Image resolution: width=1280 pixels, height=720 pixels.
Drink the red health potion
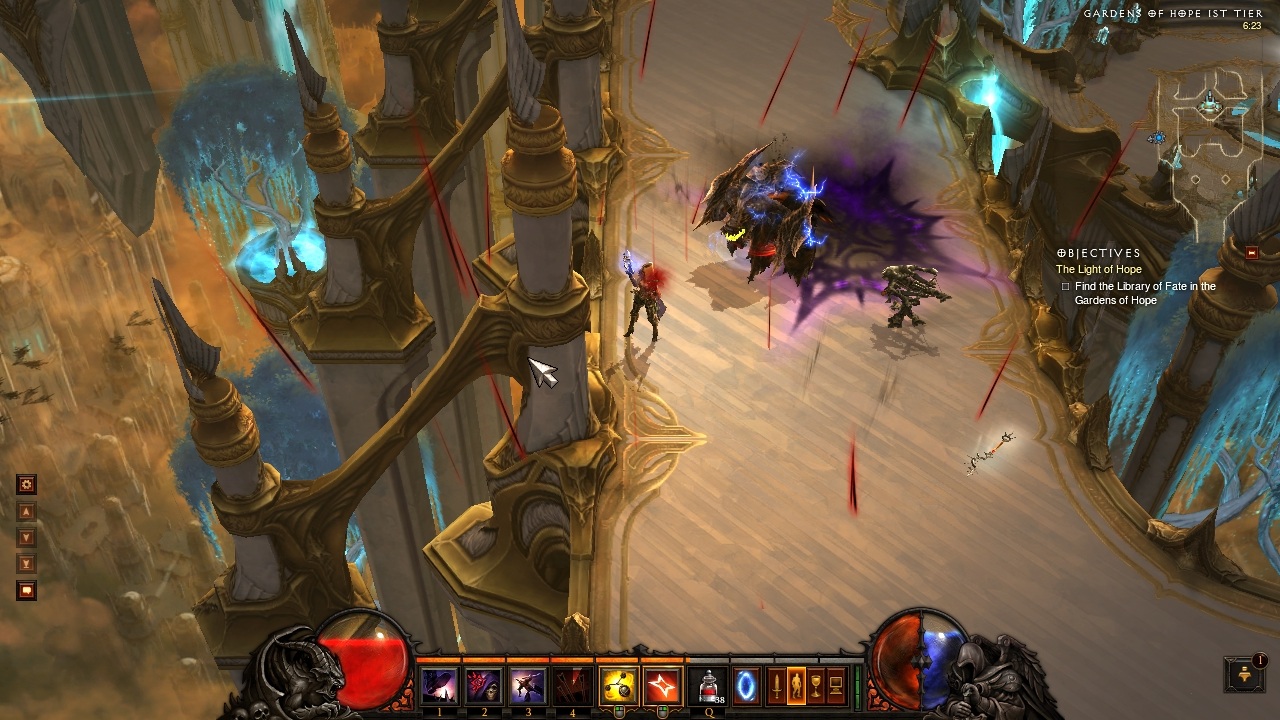[709, 686]
